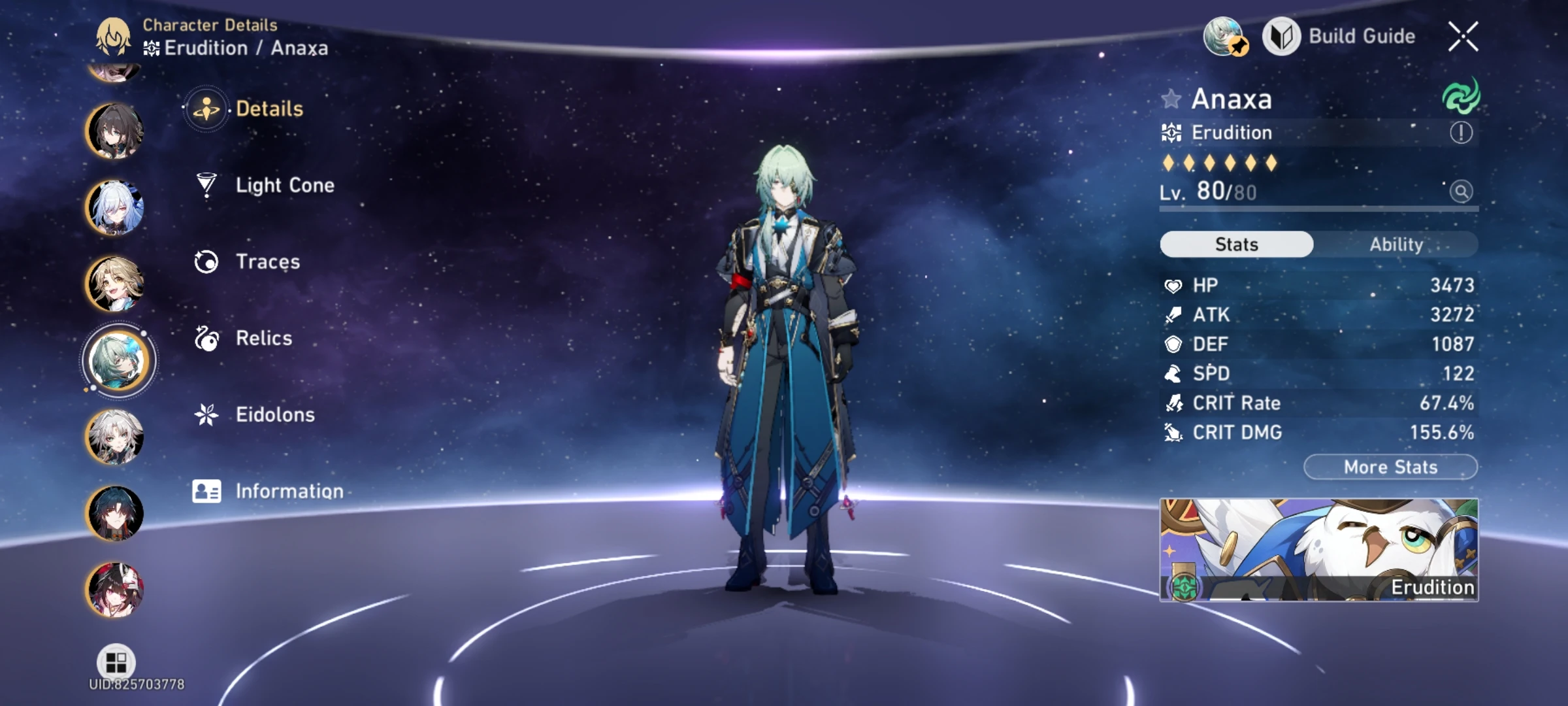Screen dimensions: 1568x706
Task: Open the Eidolons sidebar icon
Action: coord(206,414)
